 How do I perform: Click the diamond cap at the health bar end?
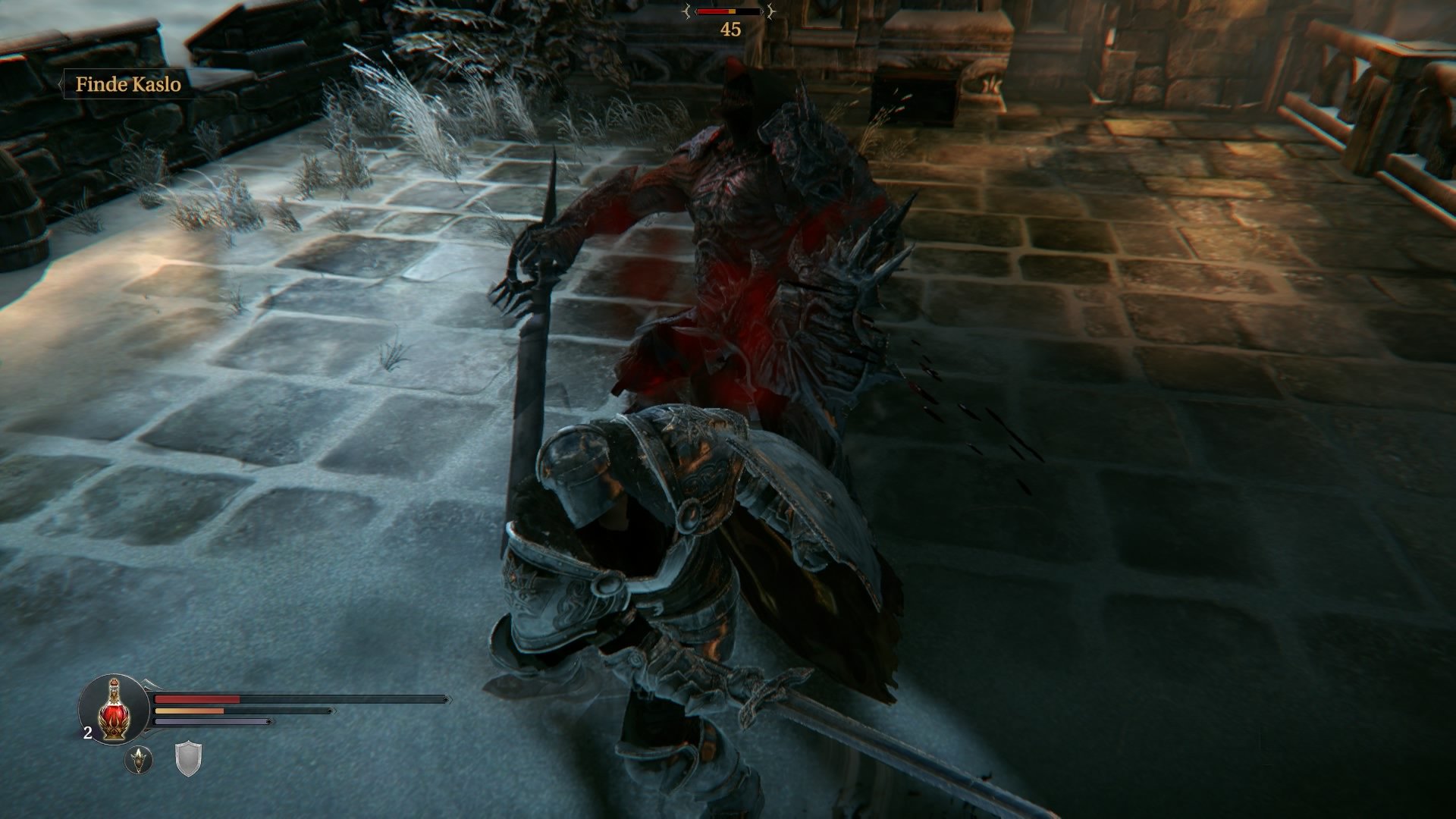445,700
